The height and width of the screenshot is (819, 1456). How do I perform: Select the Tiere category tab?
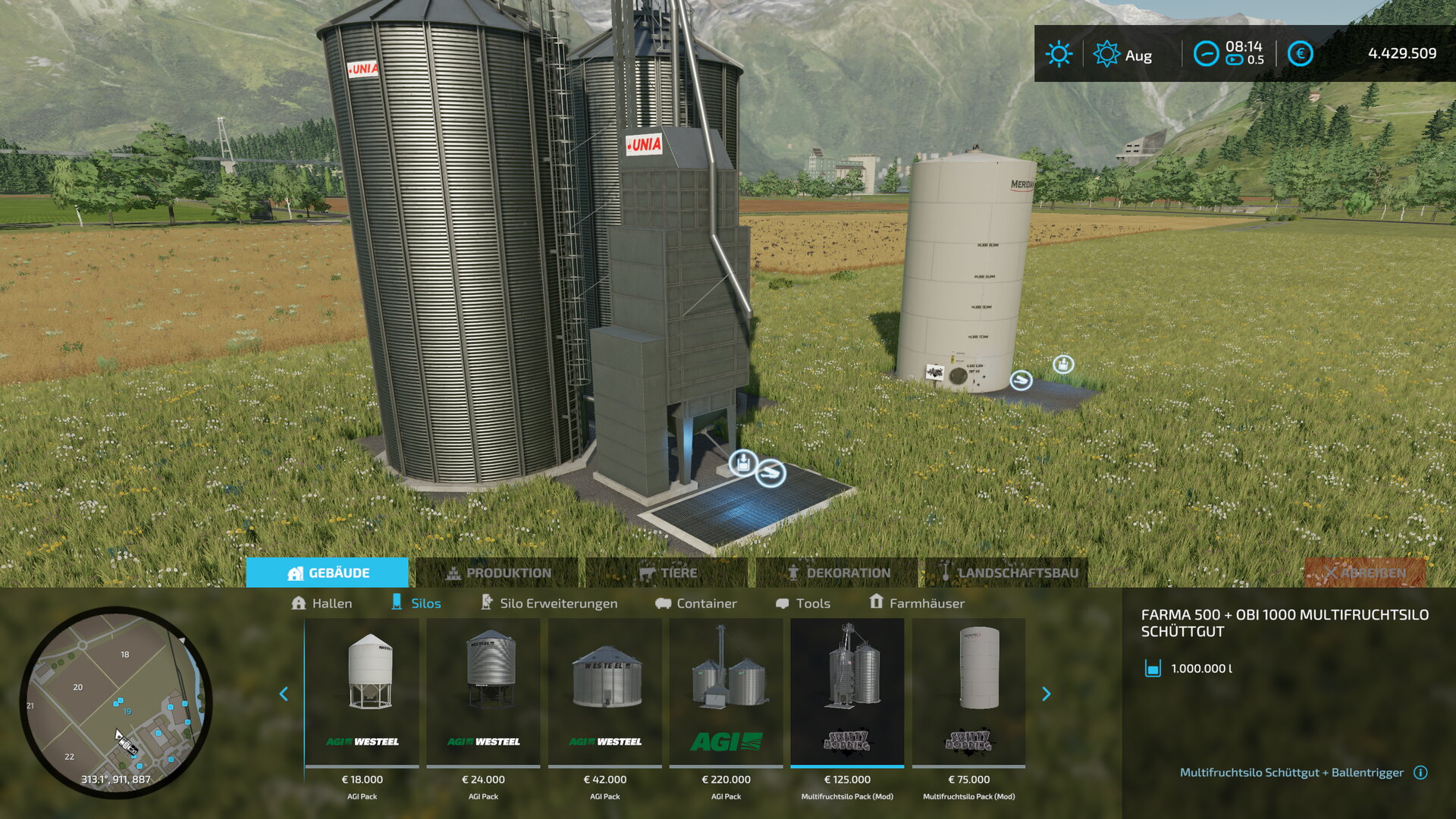point(667,573)
